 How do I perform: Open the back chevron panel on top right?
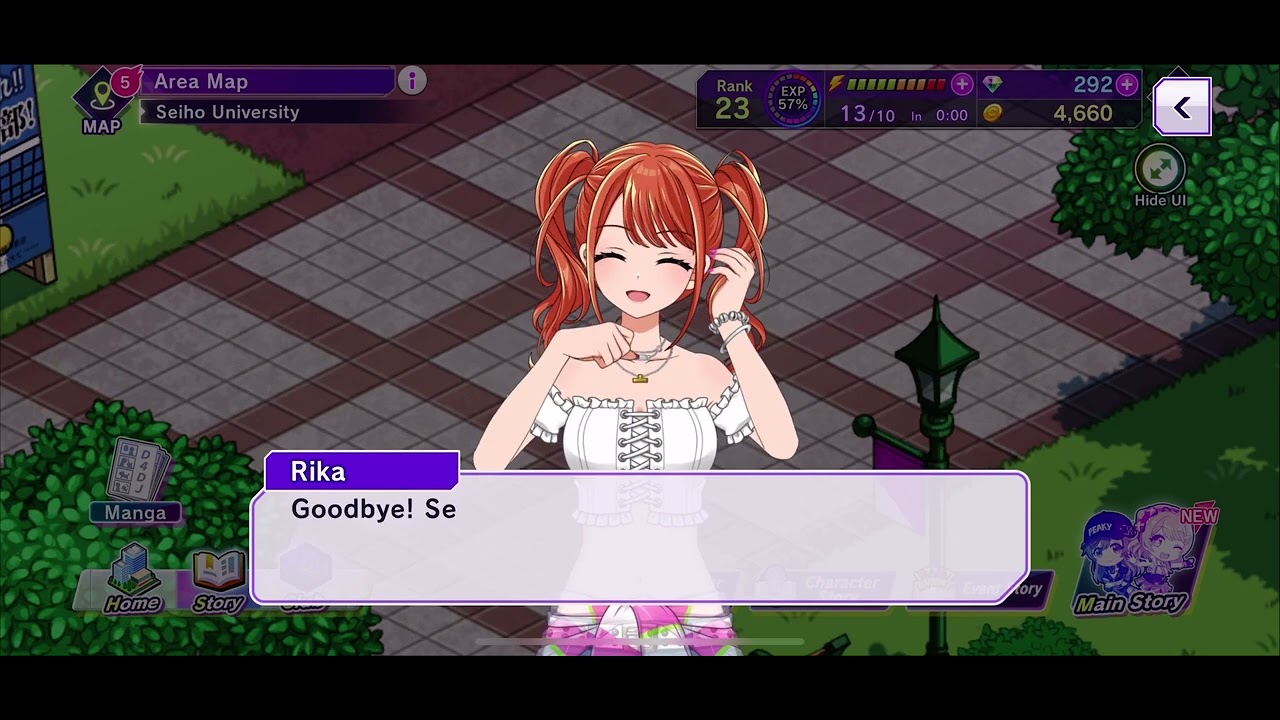1182,105
